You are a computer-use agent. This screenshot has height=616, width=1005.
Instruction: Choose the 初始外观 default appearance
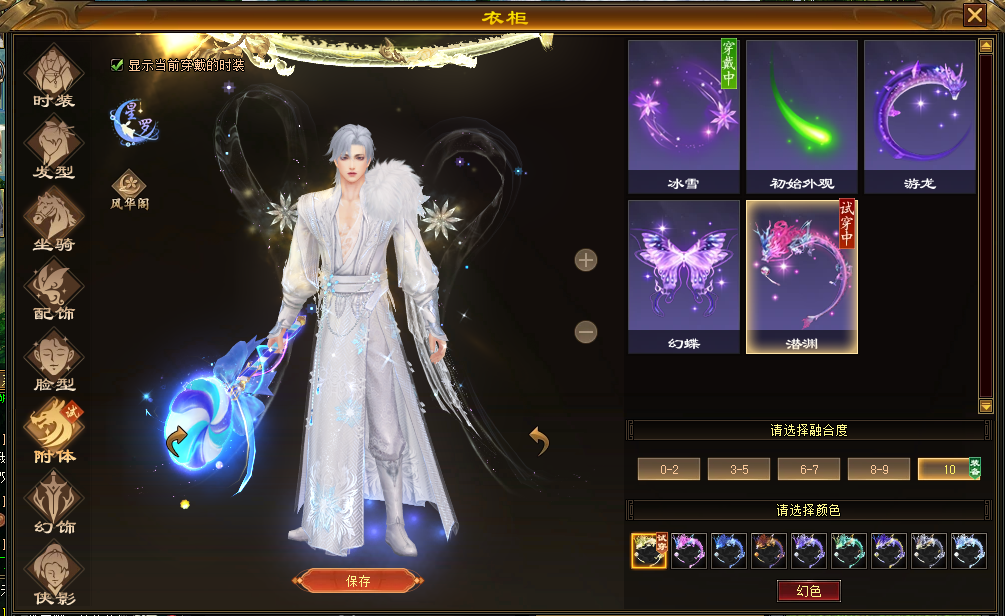coord(802,116)
